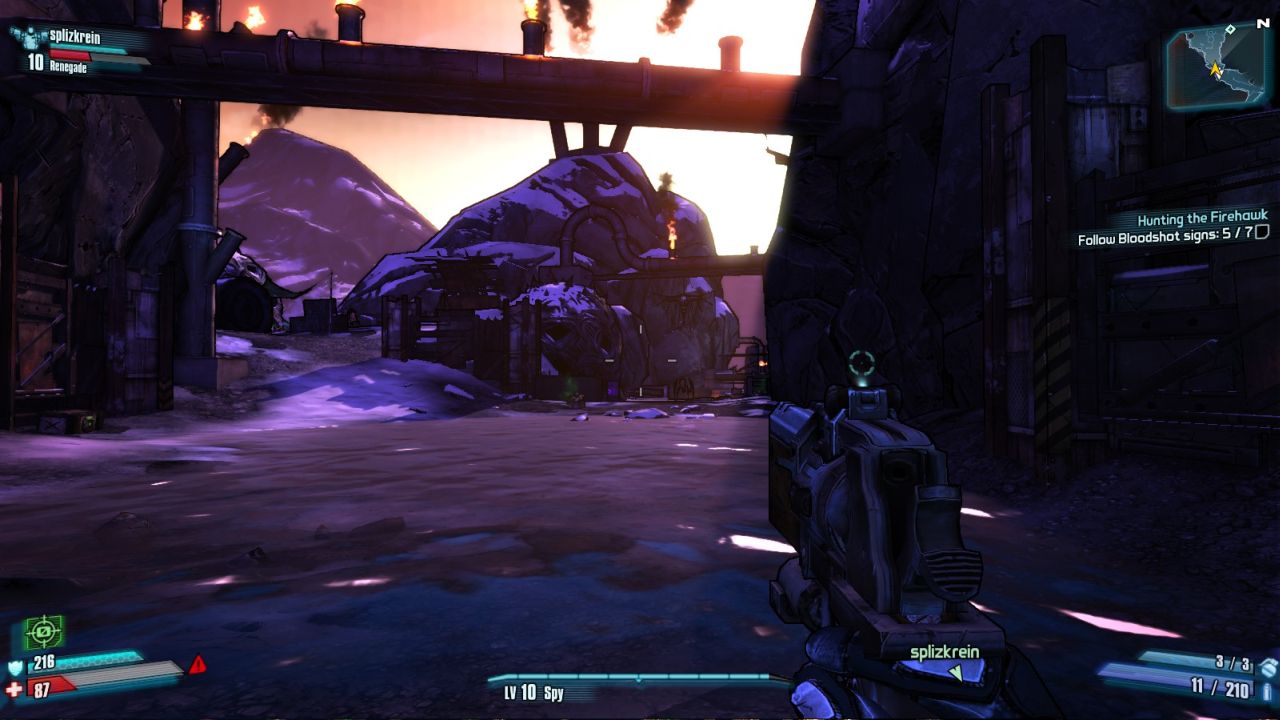Toggle the Follow Bloodshot signs objective checkbox

1262,233
